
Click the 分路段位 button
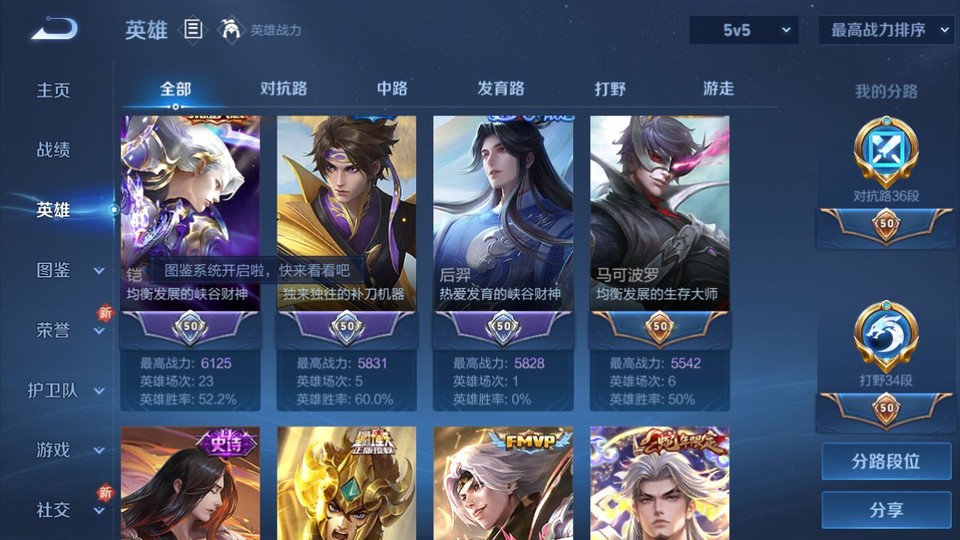[x=886, y=462]
